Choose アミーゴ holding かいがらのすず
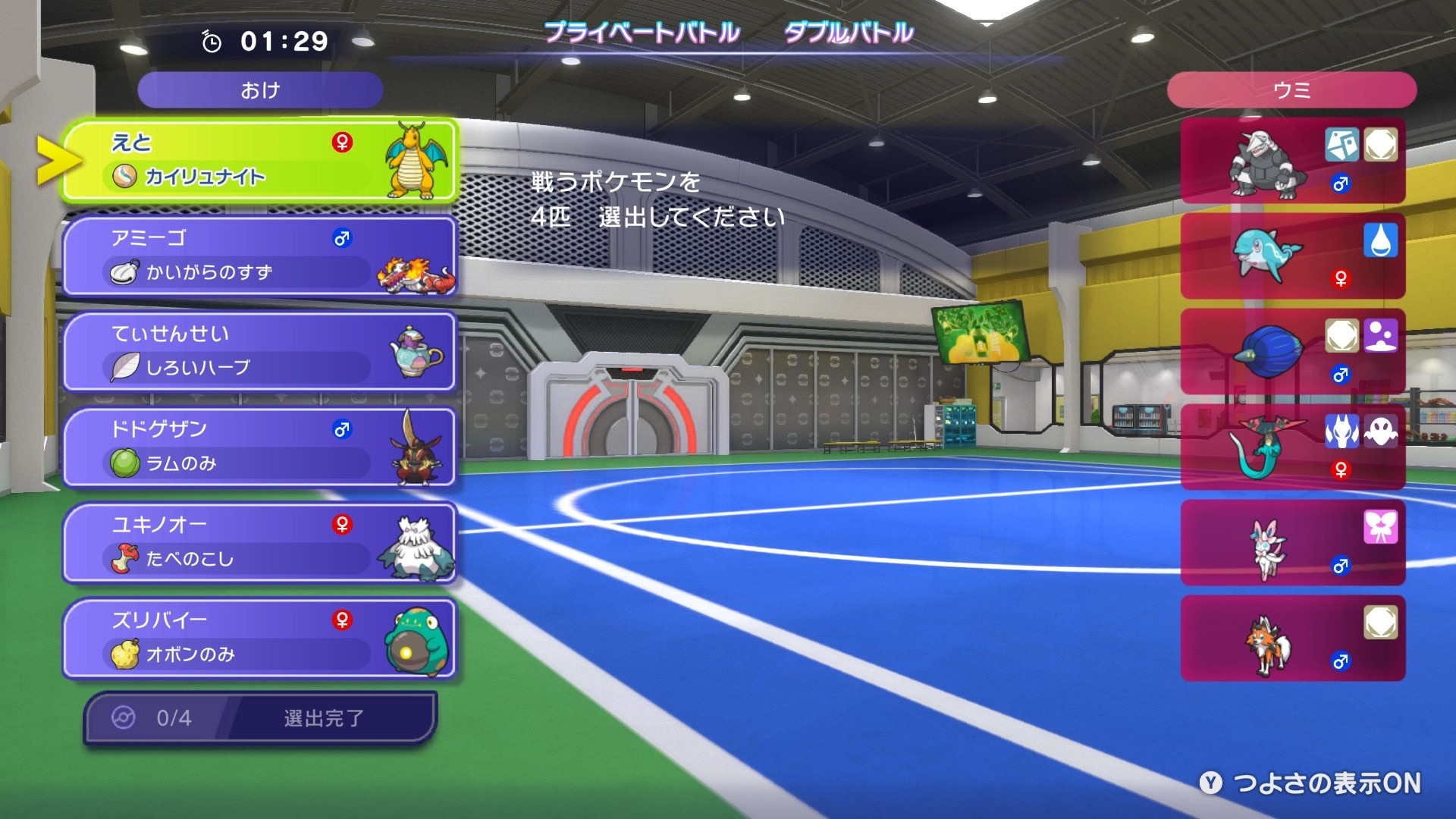Viewport: 1456px width, 819px height. [x=259, y=256]
